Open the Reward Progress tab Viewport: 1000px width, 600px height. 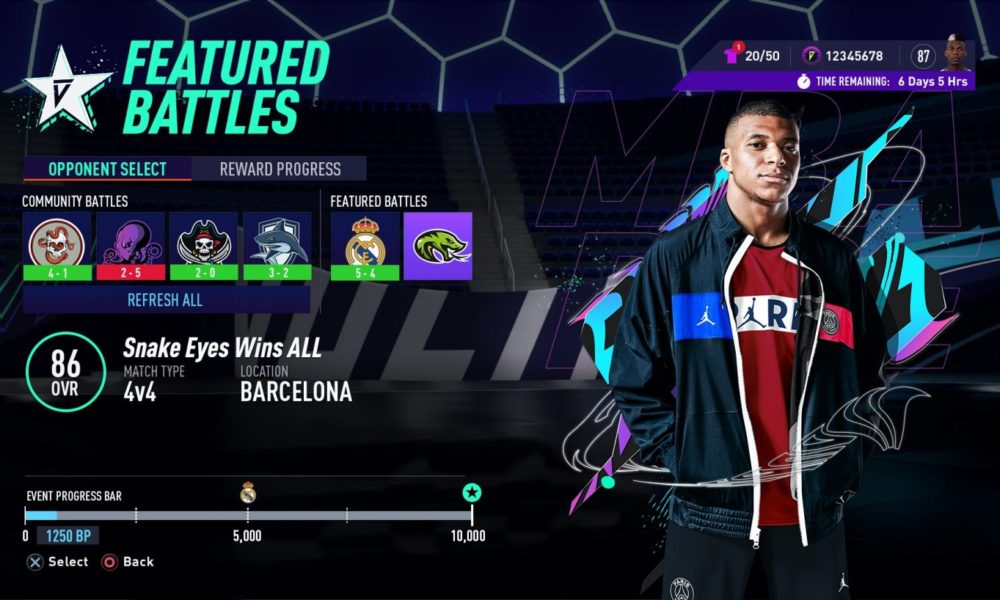(x=280, y=169)
